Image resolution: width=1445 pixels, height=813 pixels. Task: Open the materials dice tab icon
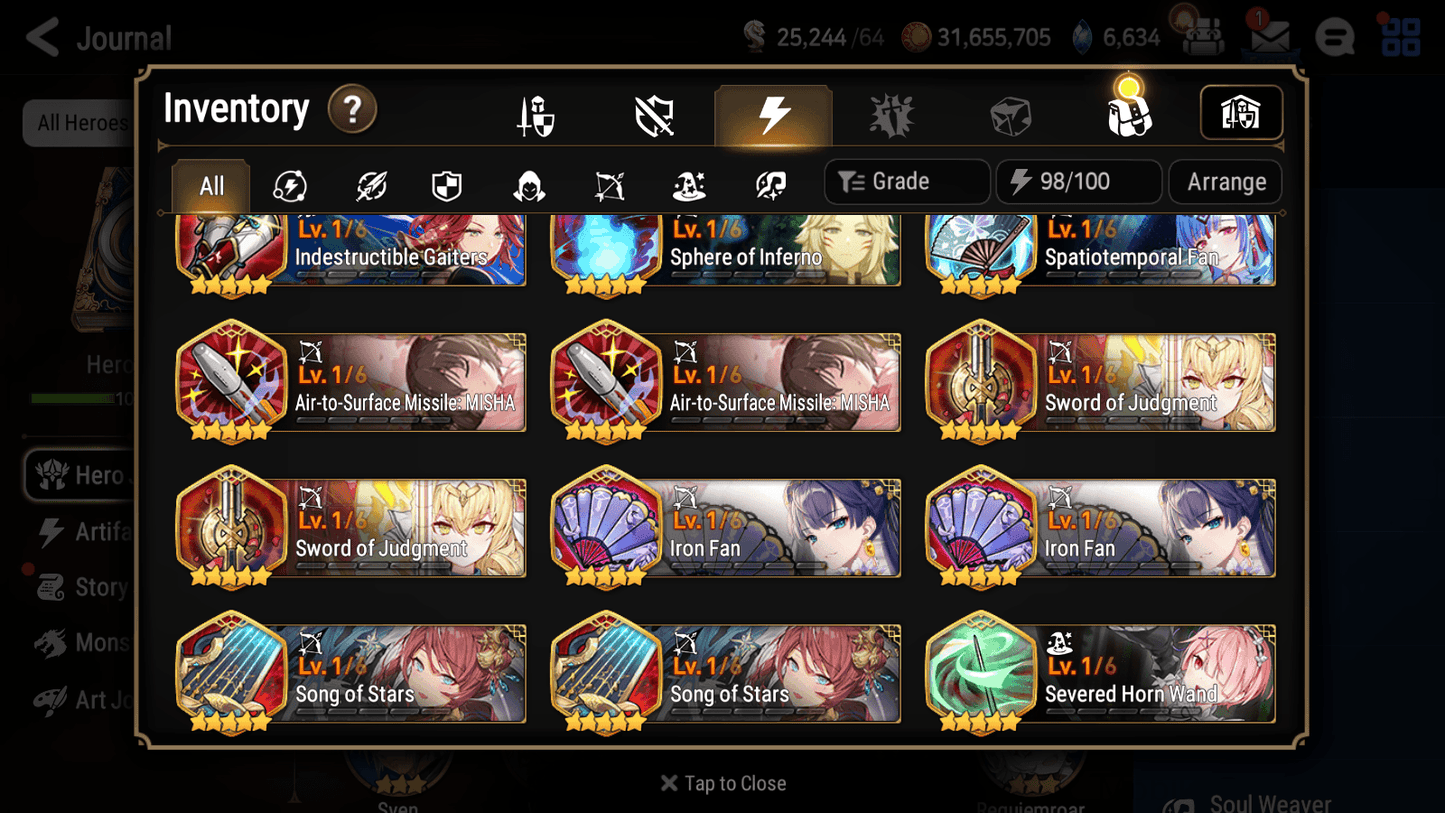pyautogui.click(x=1011, y=114)
